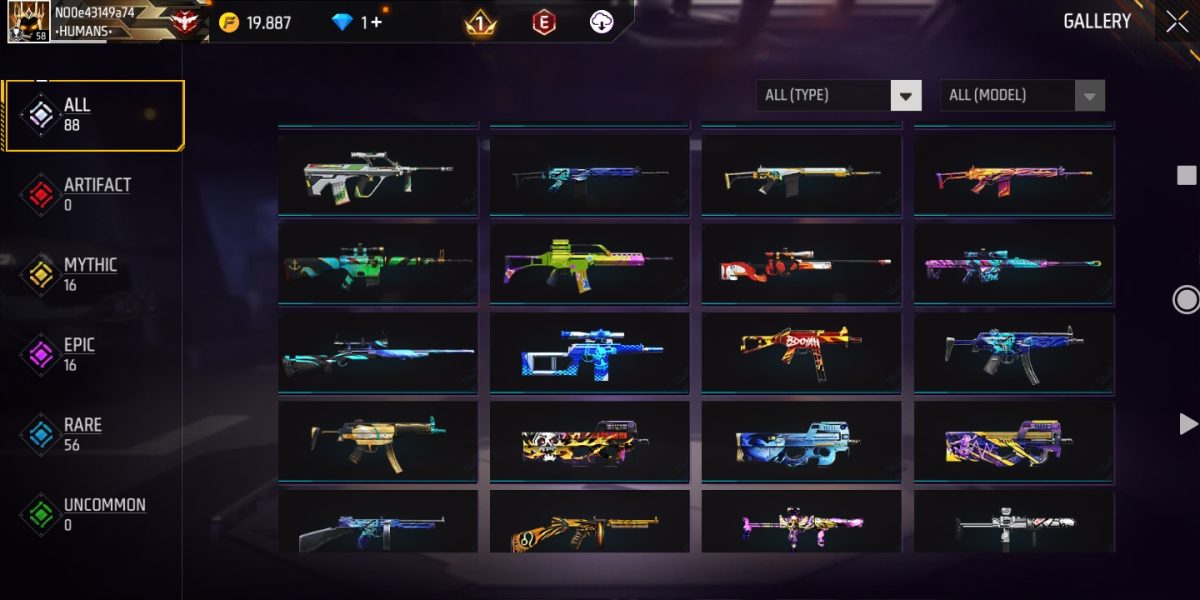Expand the ALL (MODEL) dropdown
This screenshot has width=1200, height=600.
tap(1022, 95)
